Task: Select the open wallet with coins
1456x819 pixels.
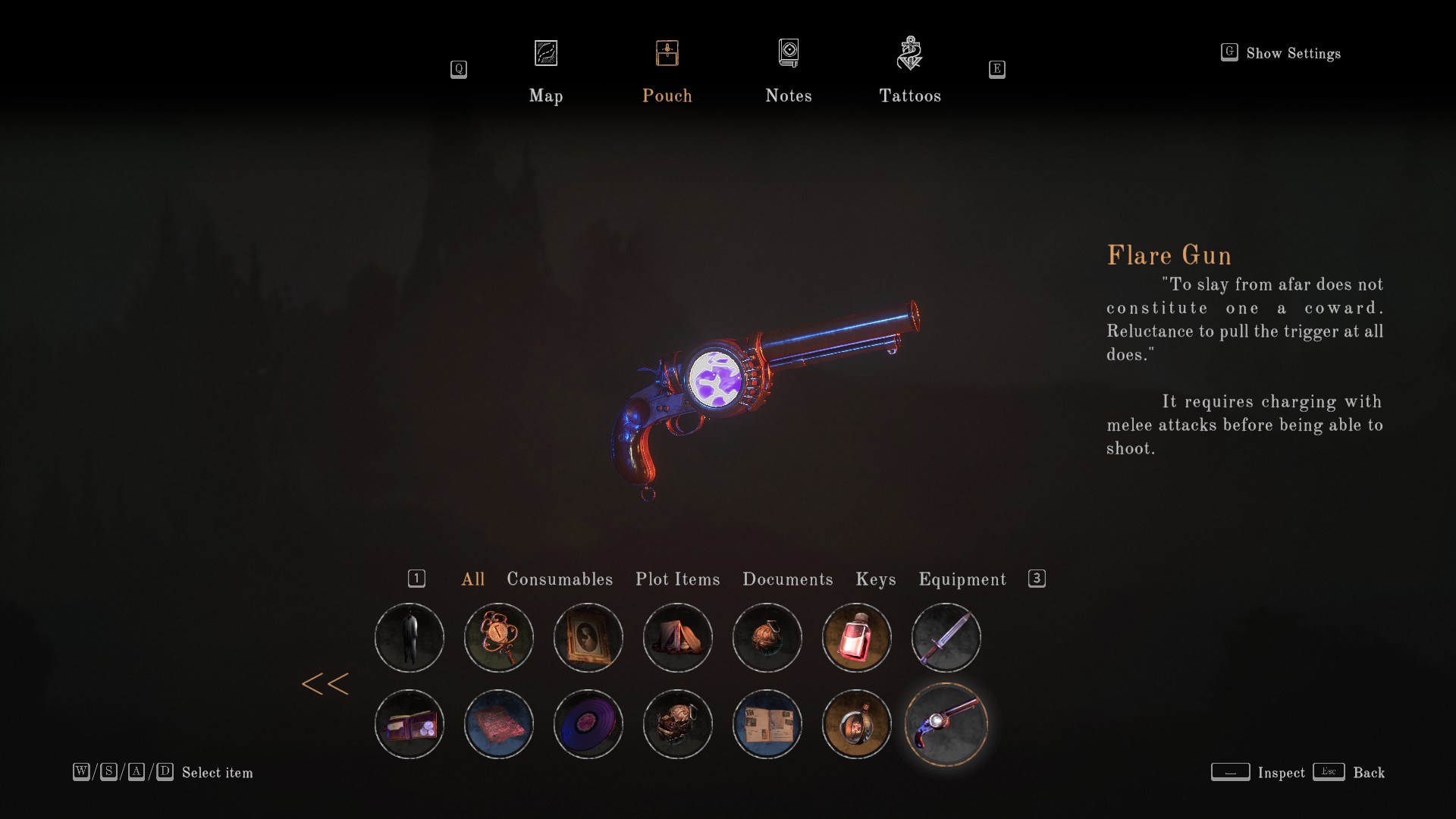Action: point(409,724)
